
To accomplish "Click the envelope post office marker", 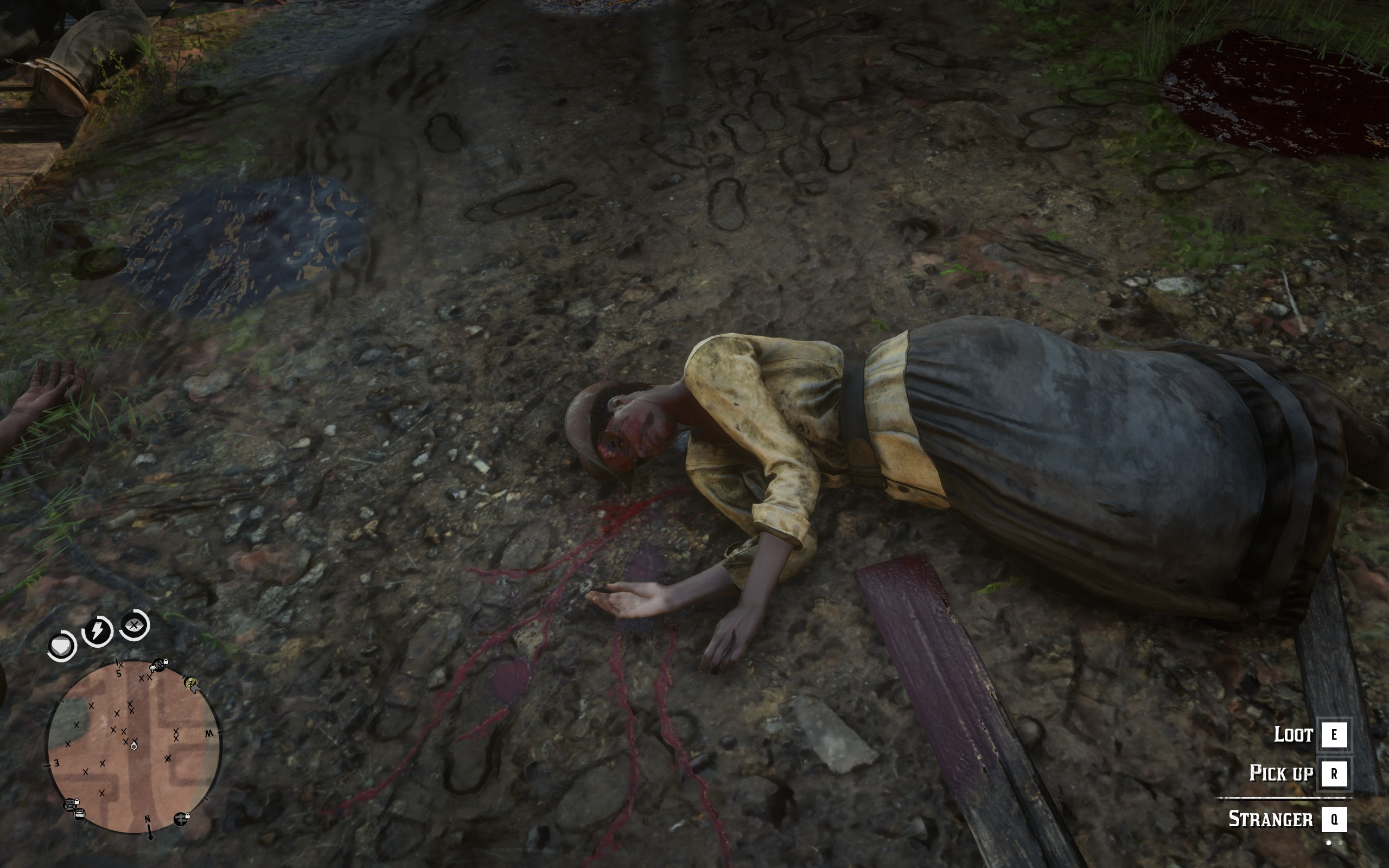I will click(71, 805).
